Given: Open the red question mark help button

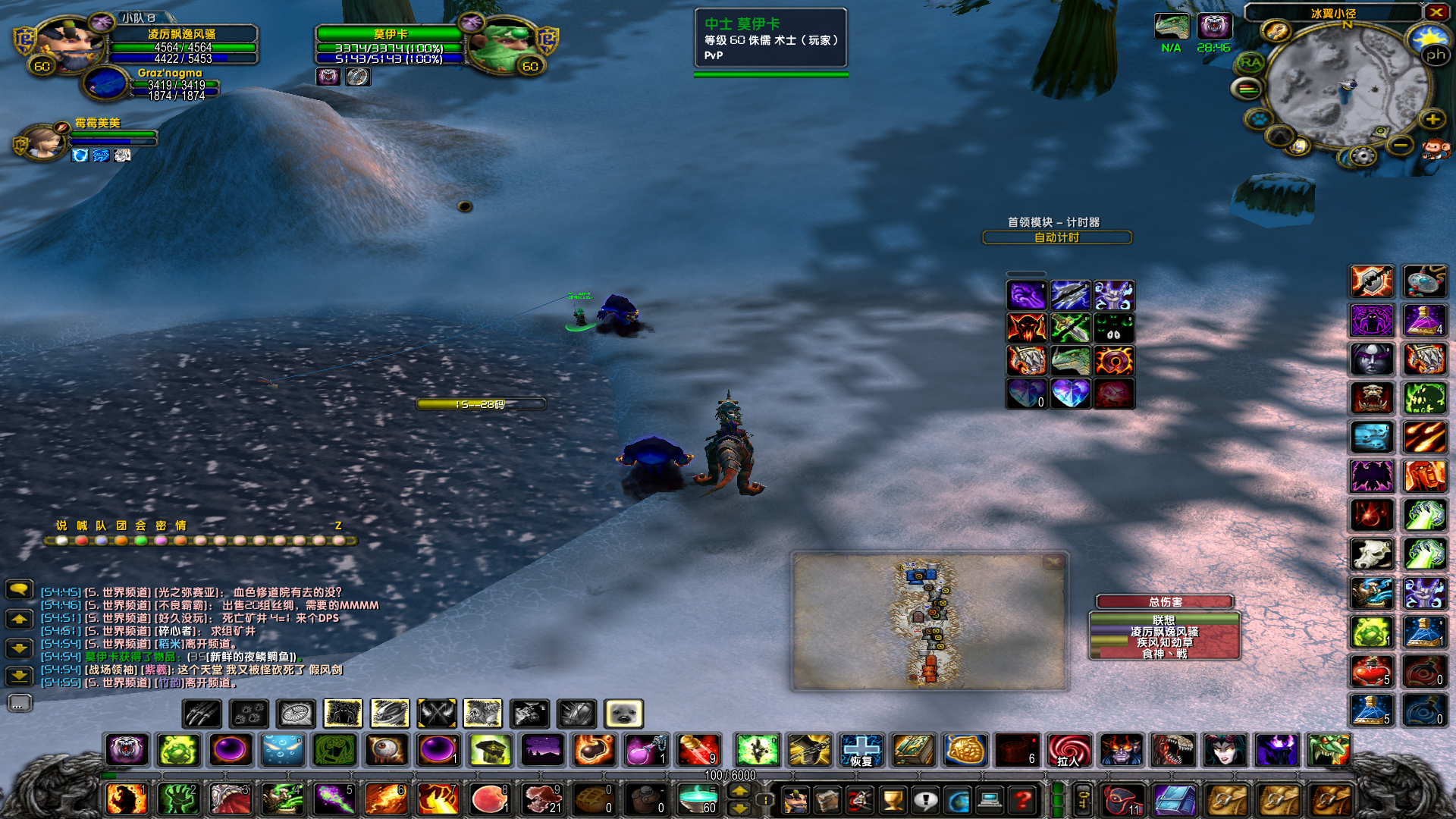Looking at the screenshot, I should (x=1023, y=799).
